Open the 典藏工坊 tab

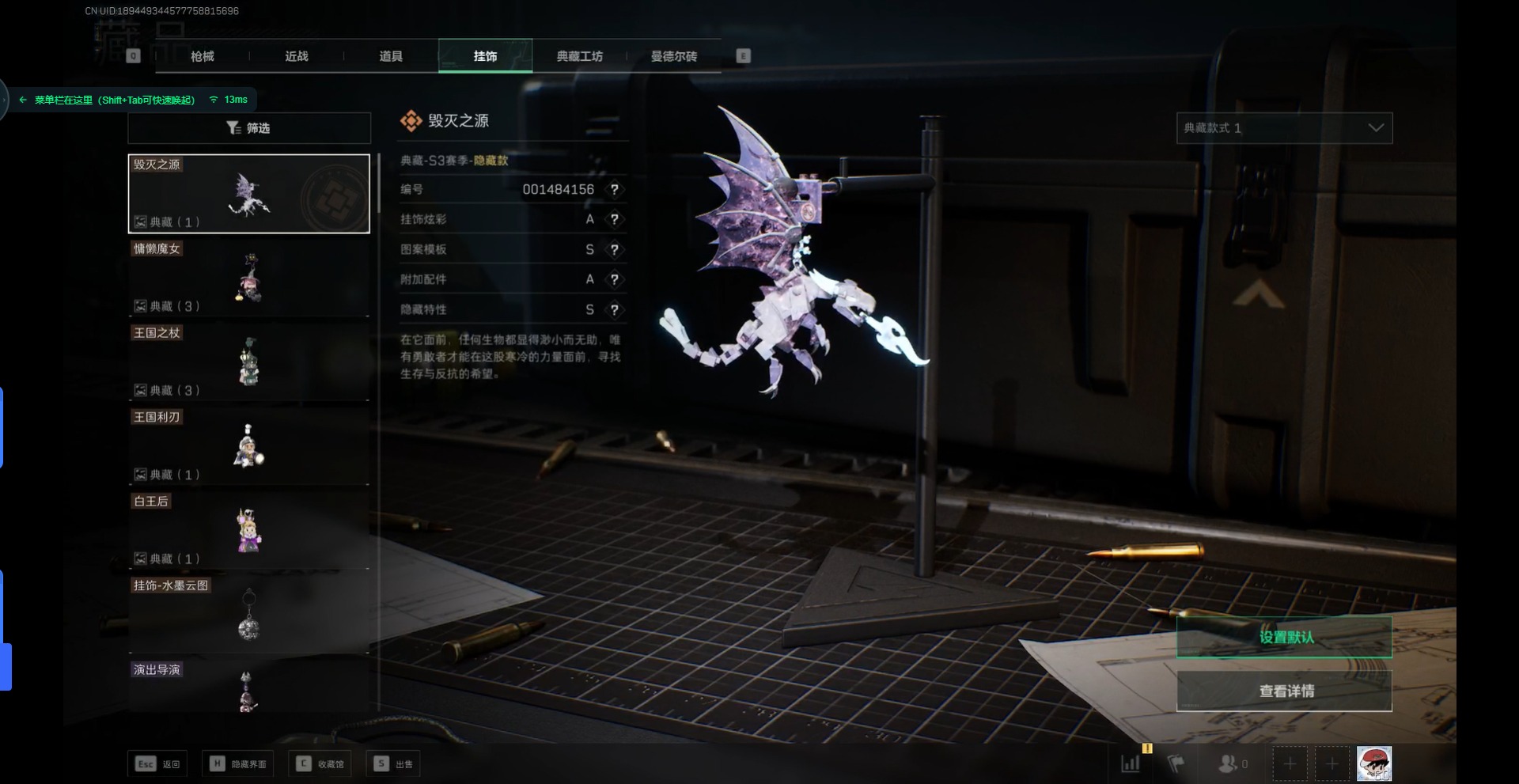[579, 56]
